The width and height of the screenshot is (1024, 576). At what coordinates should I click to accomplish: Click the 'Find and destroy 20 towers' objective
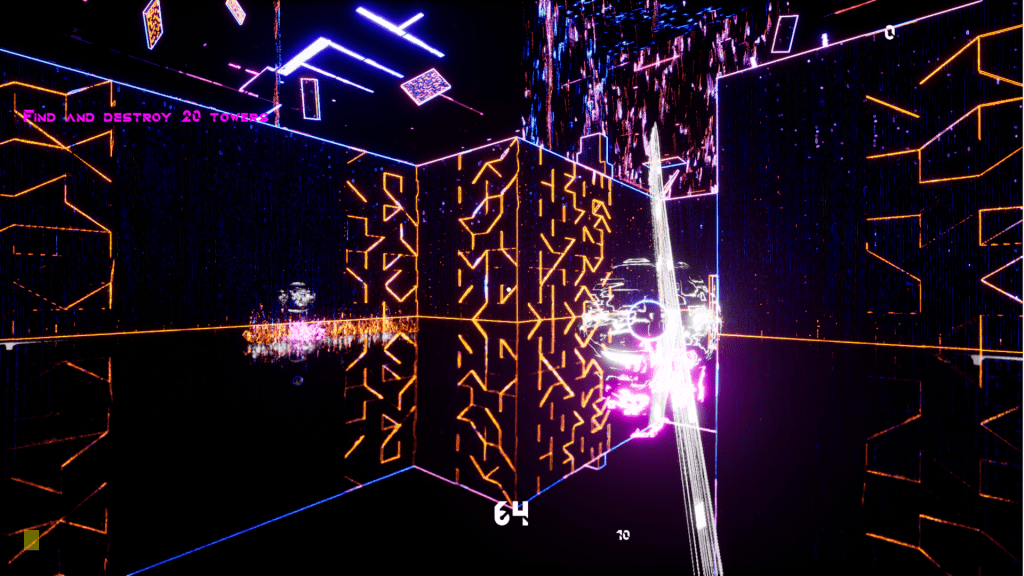tap(146, 117)
